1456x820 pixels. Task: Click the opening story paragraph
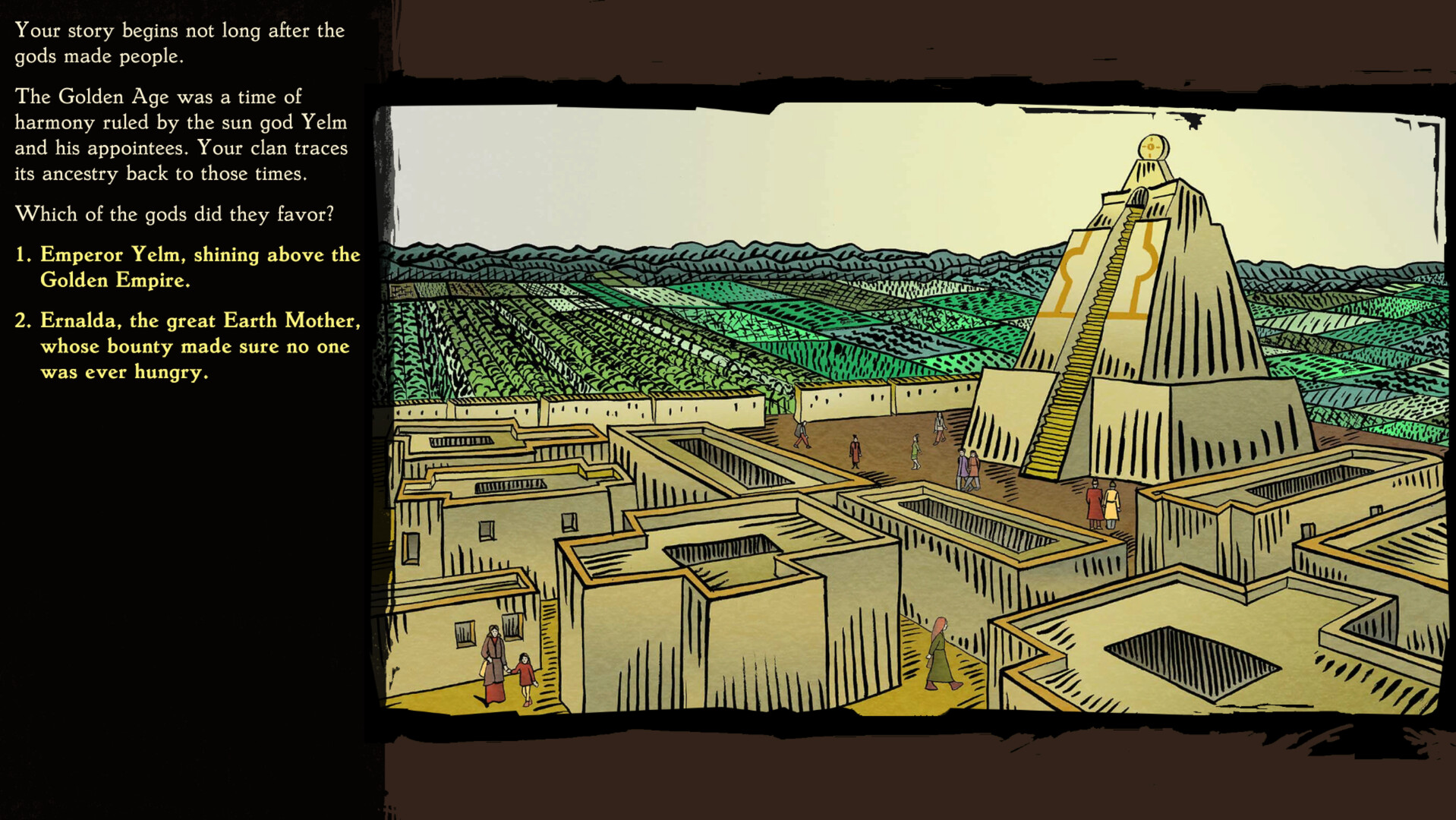coord(179,43)
